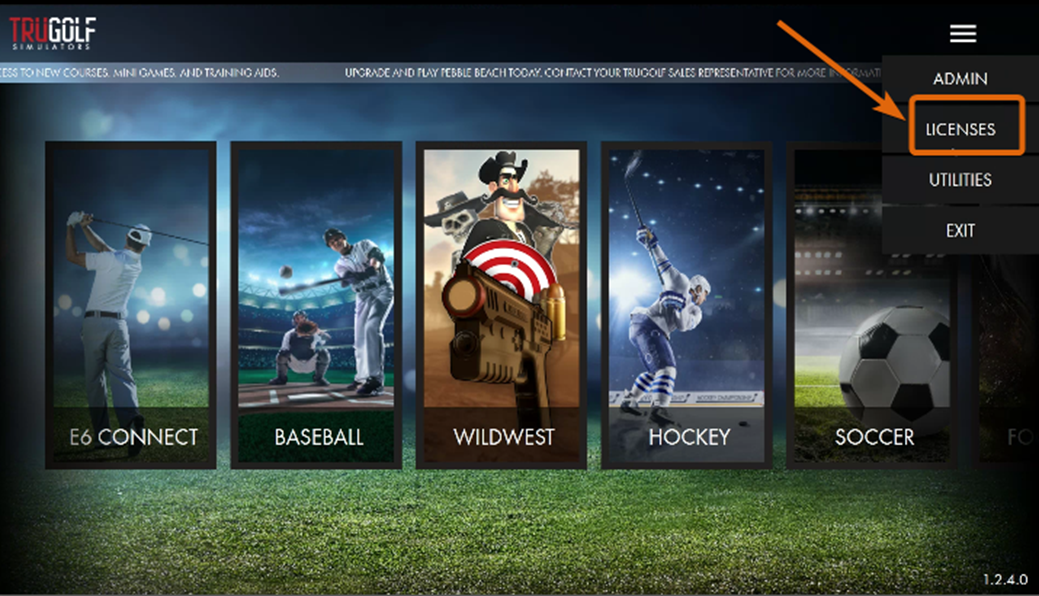Open the Utilities menu option
This screenshot has width=1039, height=596.
pos(960,180)
